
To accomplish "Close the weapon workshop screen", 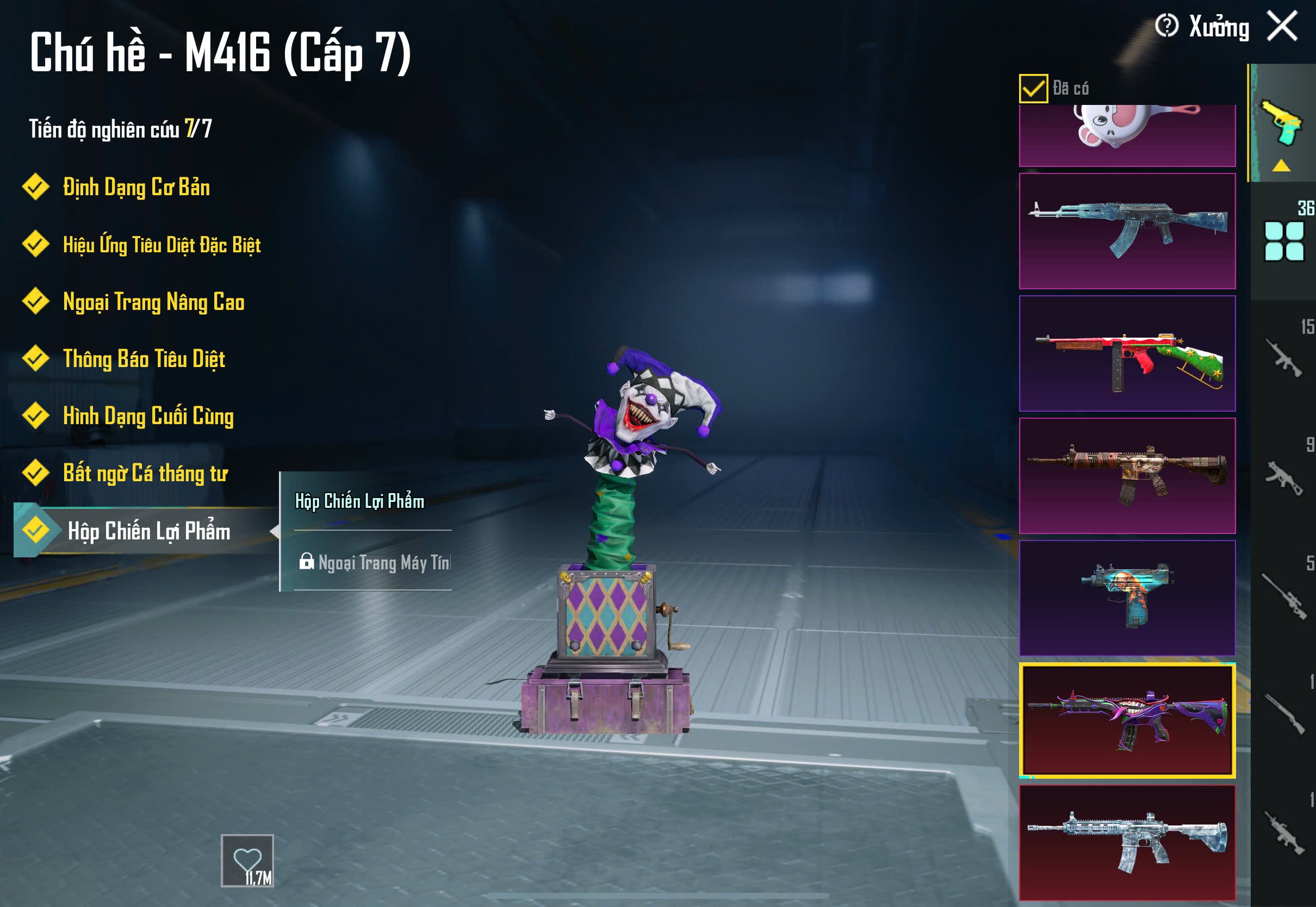I will click(x=1282, y=26).
